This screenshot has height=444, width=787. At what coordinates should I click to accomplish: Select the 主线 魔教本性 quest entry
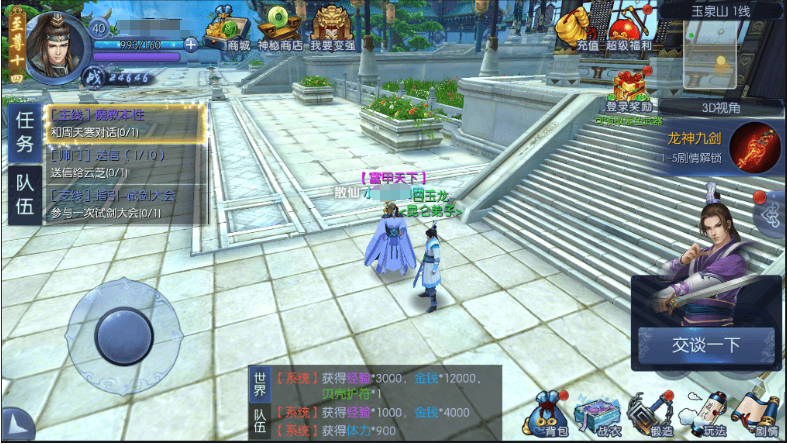point(123,123)
